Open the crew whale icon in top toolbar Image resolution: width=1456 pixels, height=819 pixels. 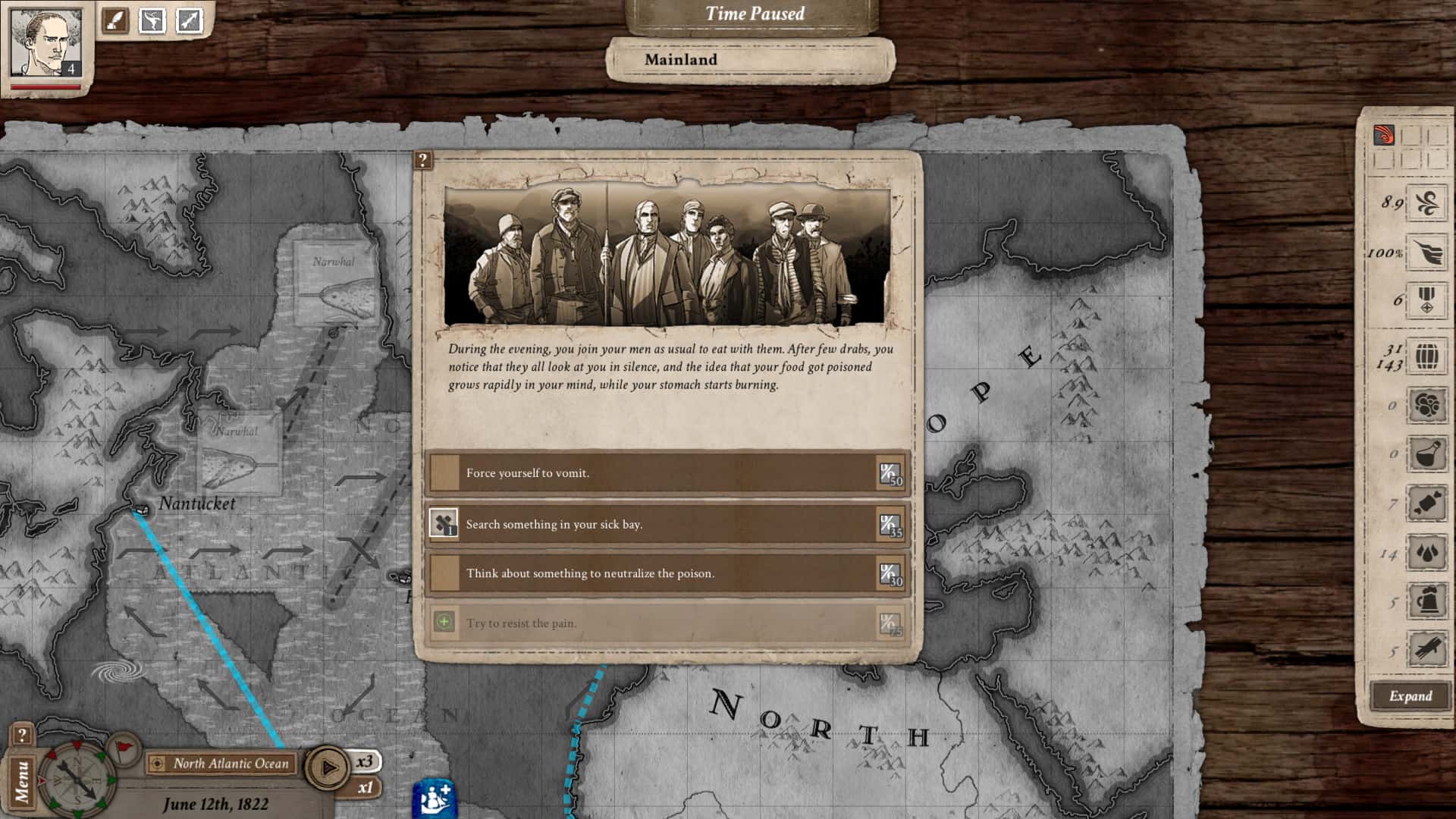tap(154, 20)
